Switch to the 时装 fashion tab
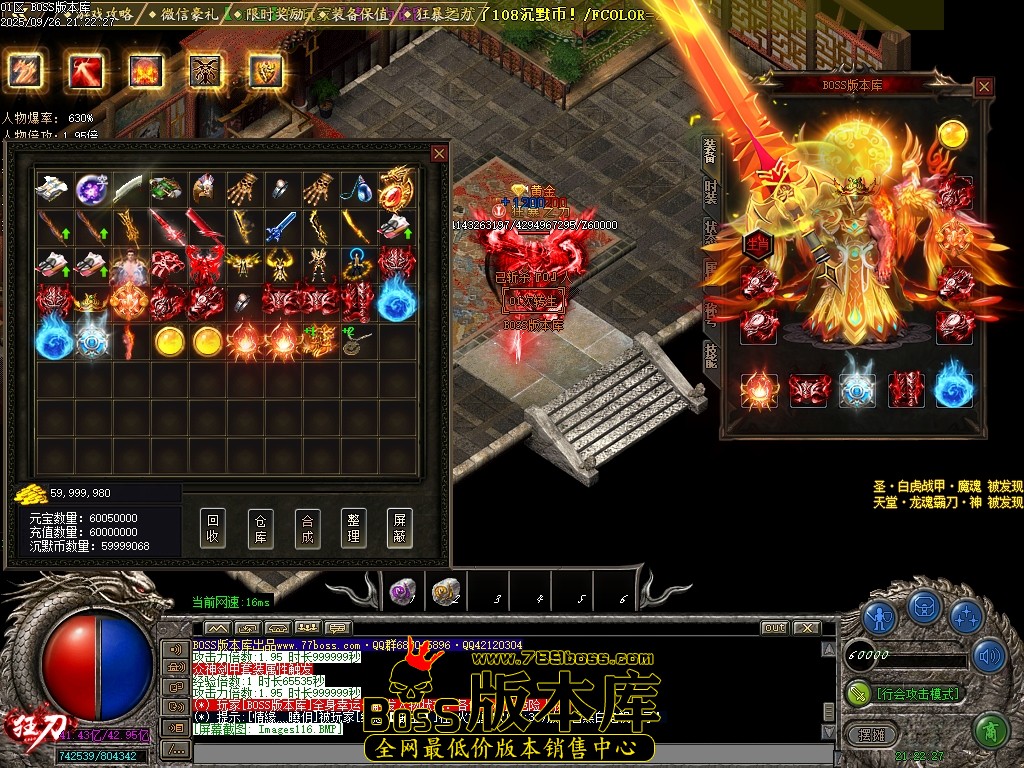The width and height of the screenshot is (1024, 768). click(x=711, y=191)
